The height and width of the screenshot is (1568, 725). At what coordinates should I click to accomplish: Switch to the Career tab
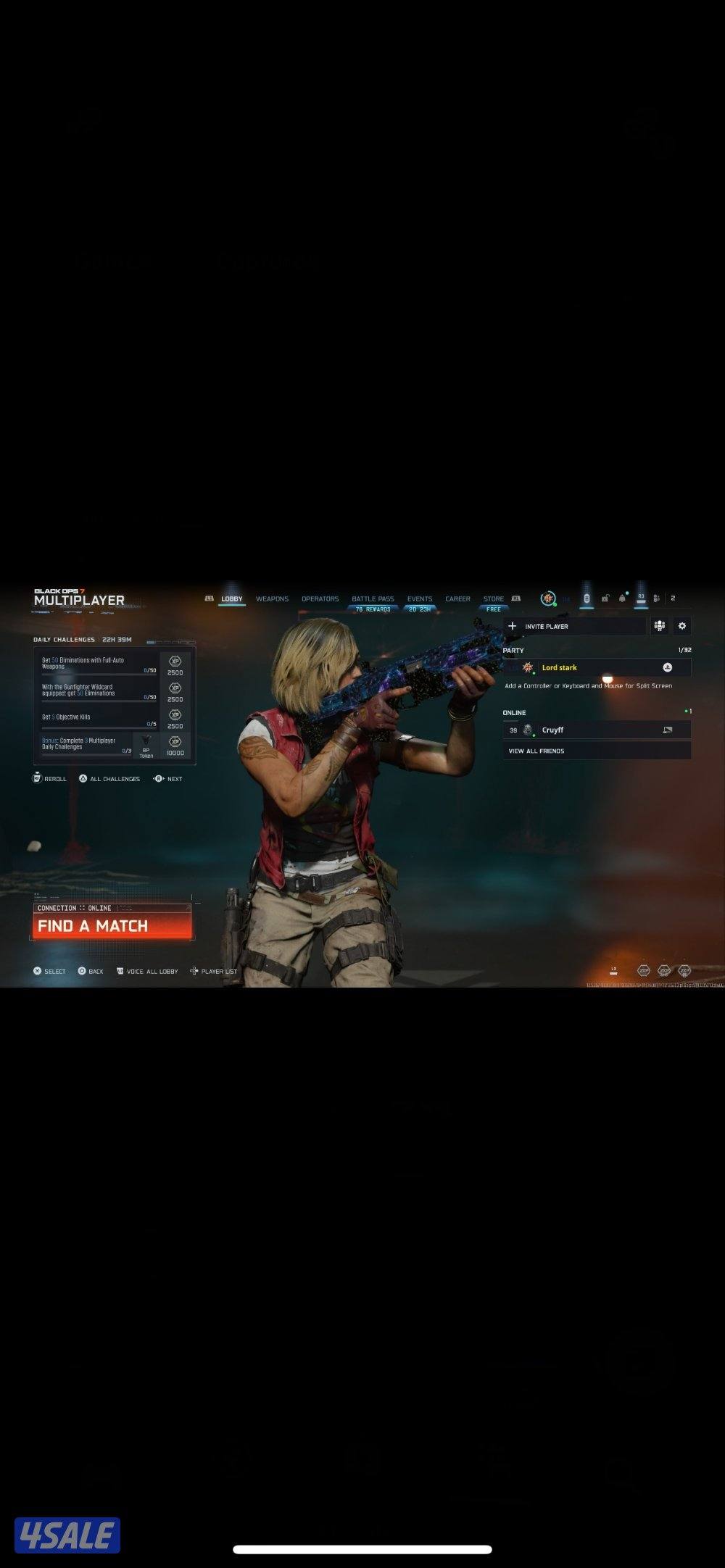click(457, 599)
